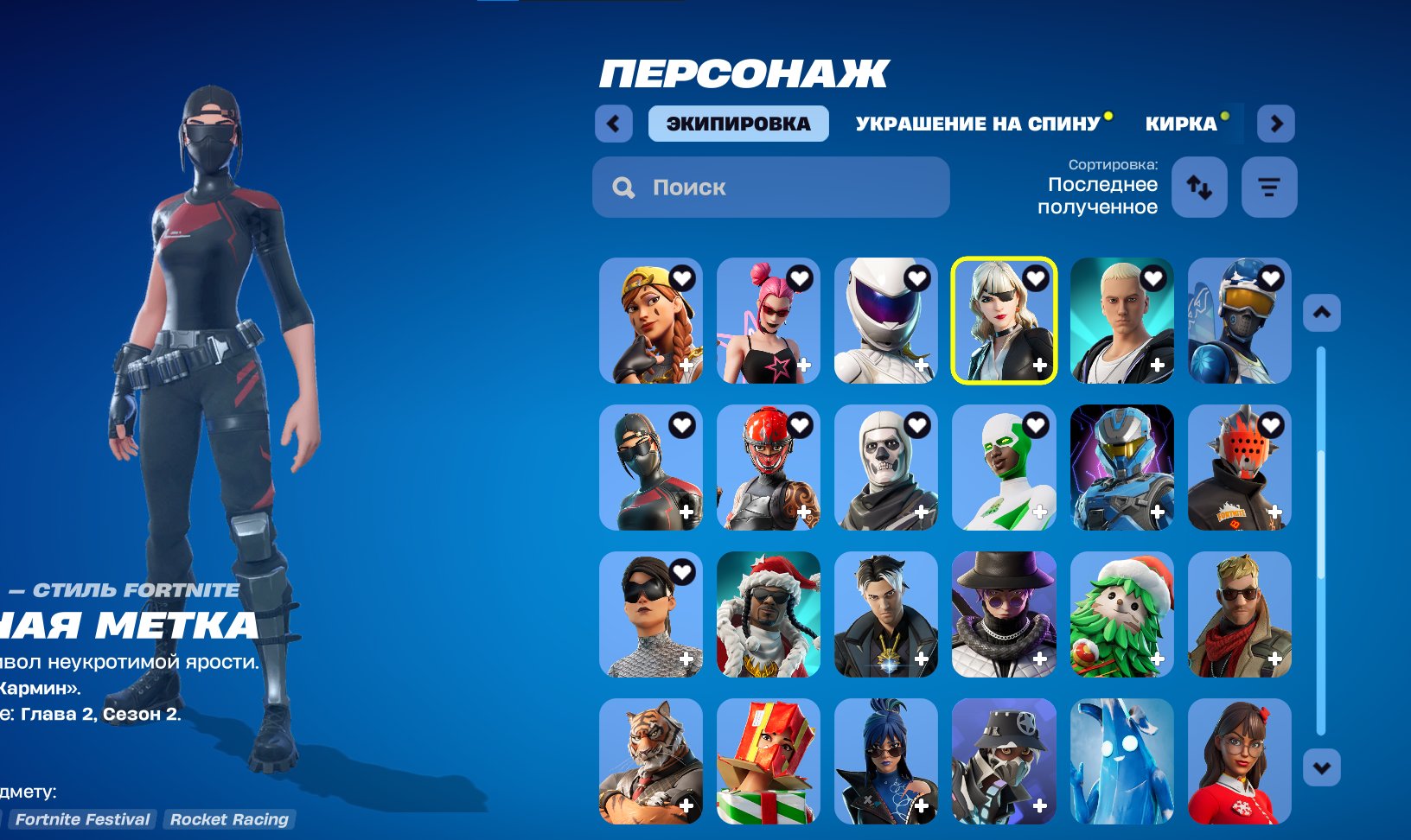The width and height of the screenshot is (1411, 840).
Task: Click the Fortnite Festival tag
Action: [x=83, y=819]
